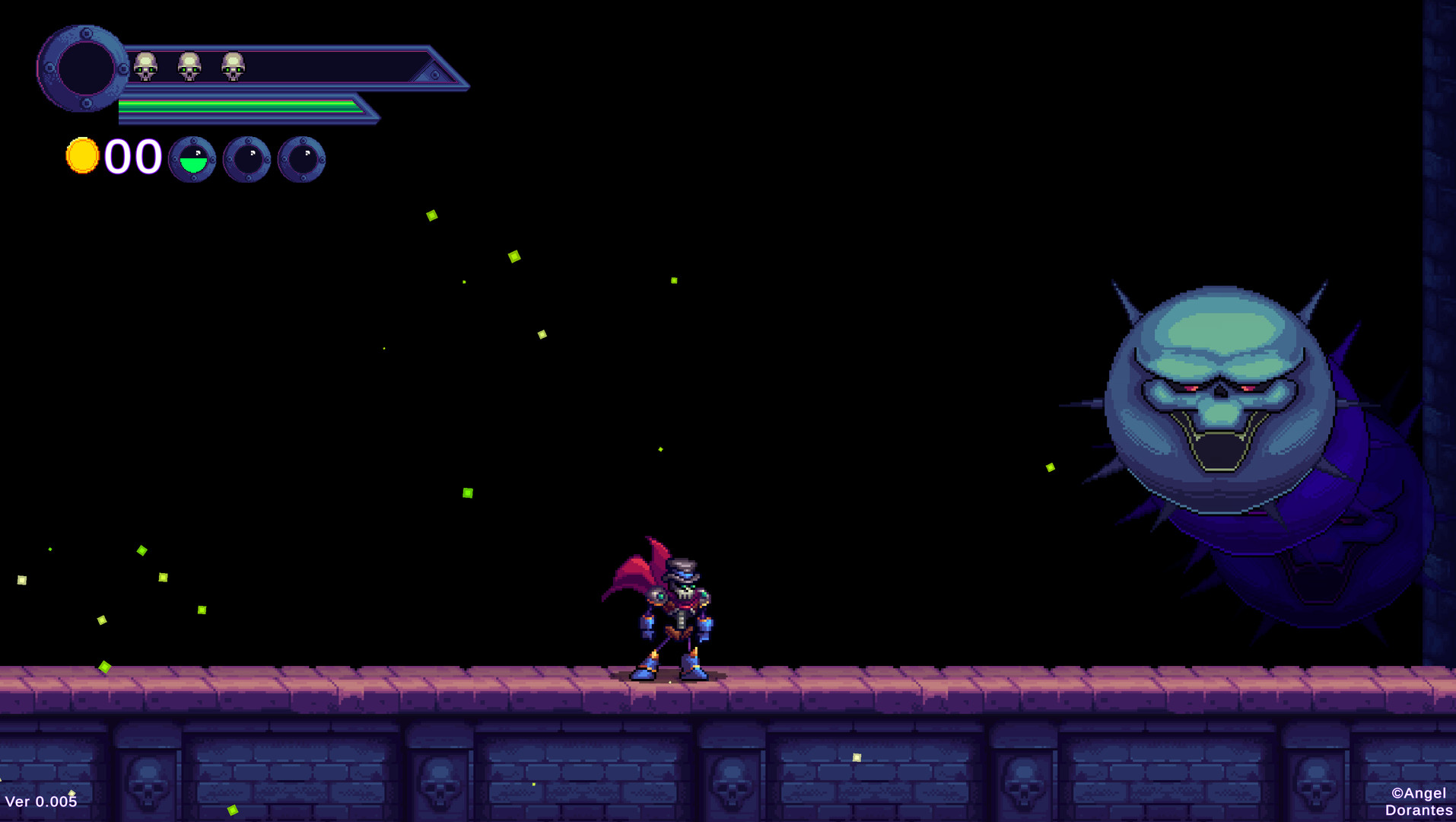Click the giant floating skull boss face
This screenshot has height=822, width=1456.
(x=1217, y=396)
